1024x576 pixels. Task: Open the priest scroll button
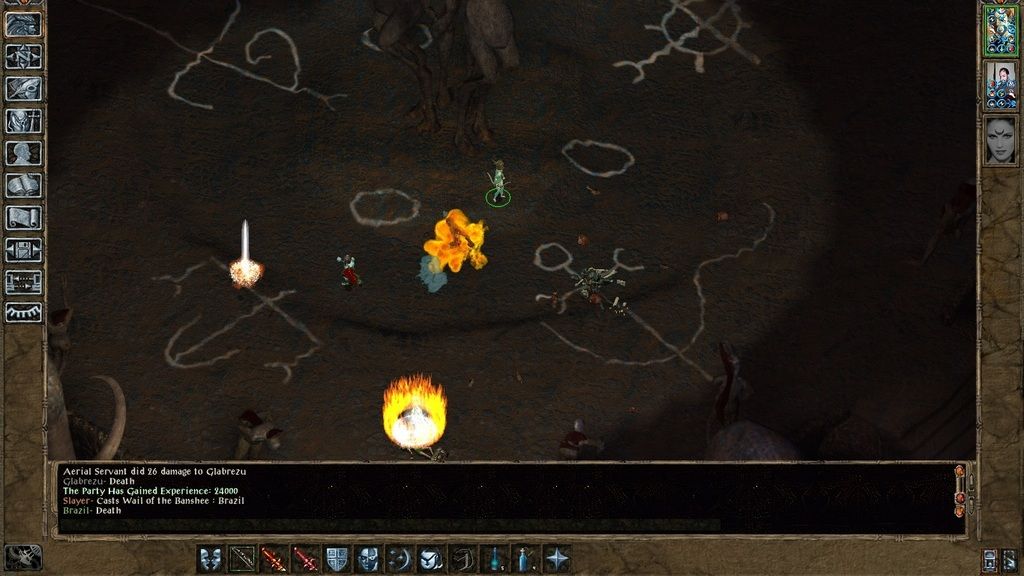click(24, 217)
